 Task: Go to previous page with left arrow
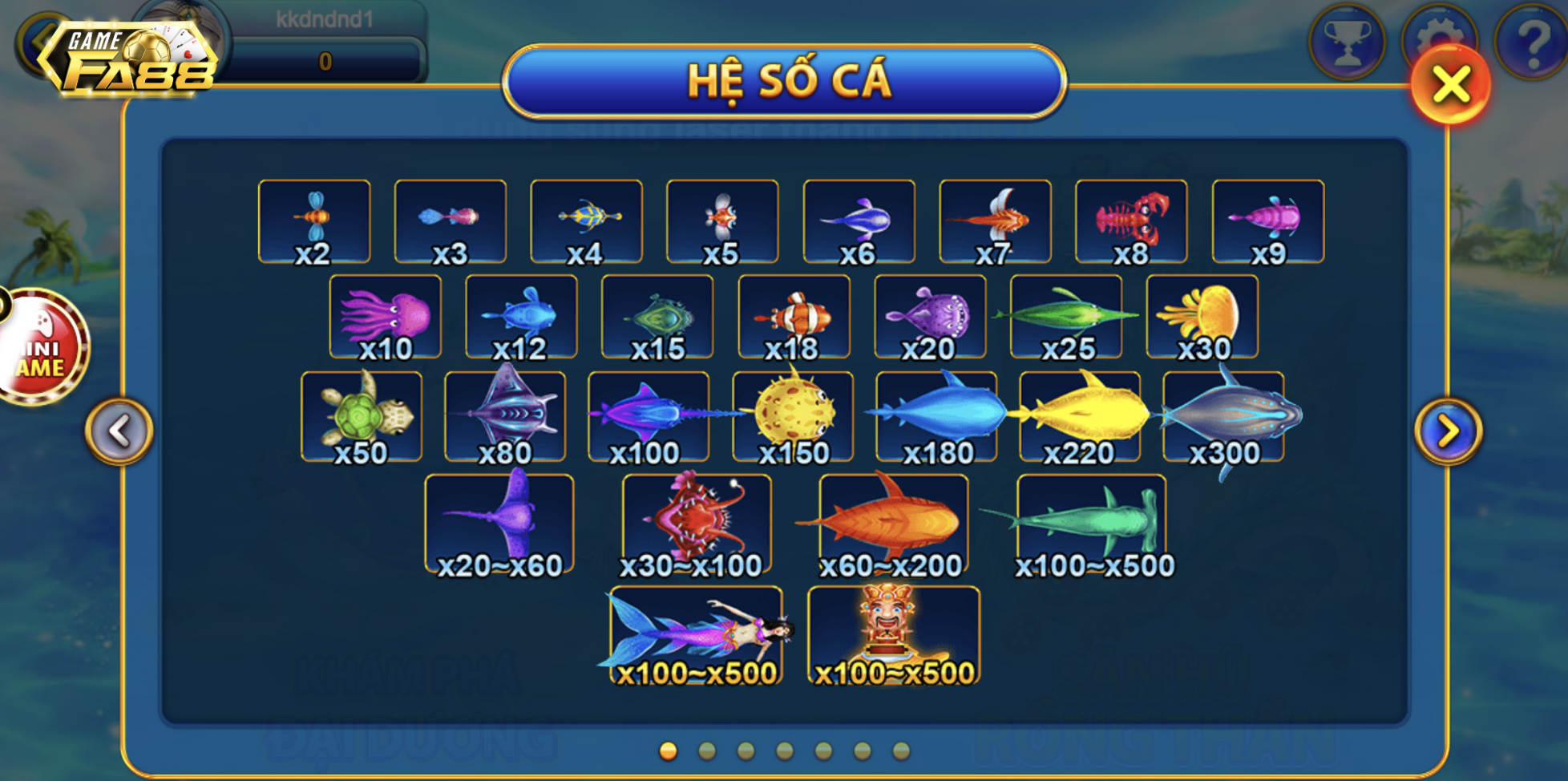(x=119, y=430)
